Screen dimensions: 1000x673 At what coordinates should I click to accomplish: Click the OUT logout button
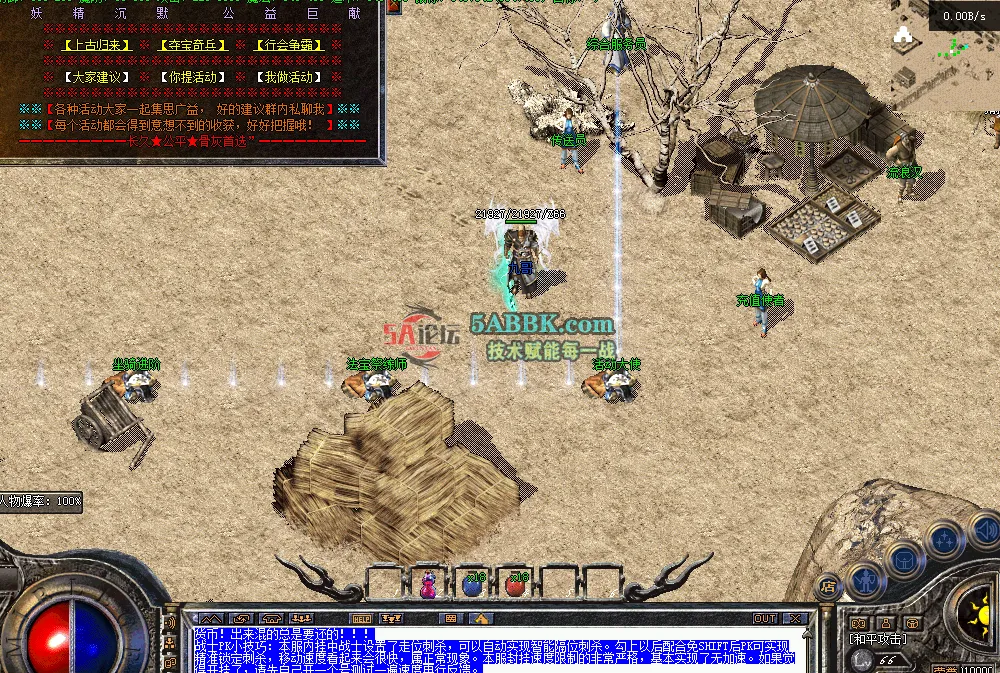pos(765,618)
